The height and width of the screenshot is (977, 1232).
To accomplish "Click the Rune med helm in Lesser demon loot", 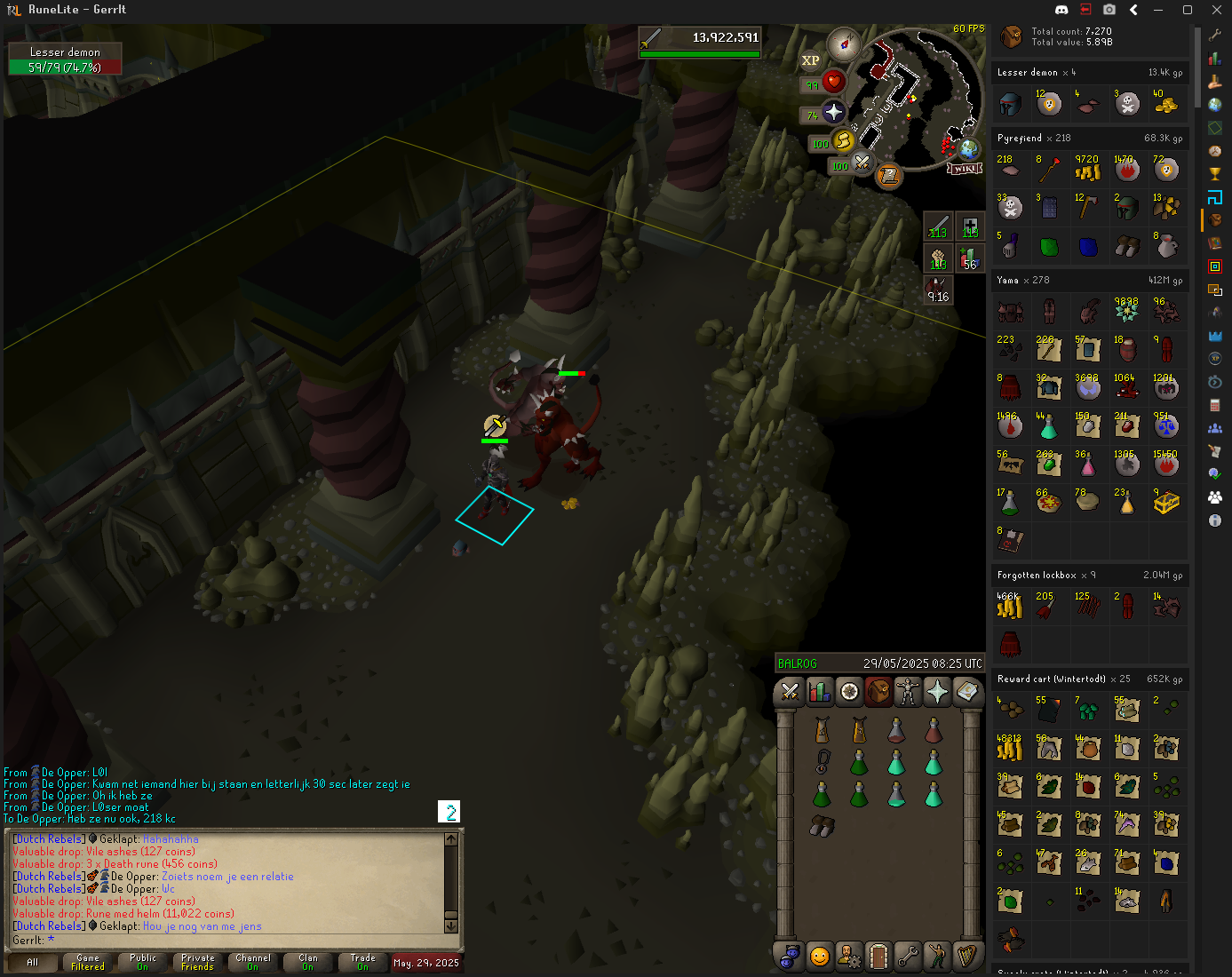I will (x=1011, y=105).
